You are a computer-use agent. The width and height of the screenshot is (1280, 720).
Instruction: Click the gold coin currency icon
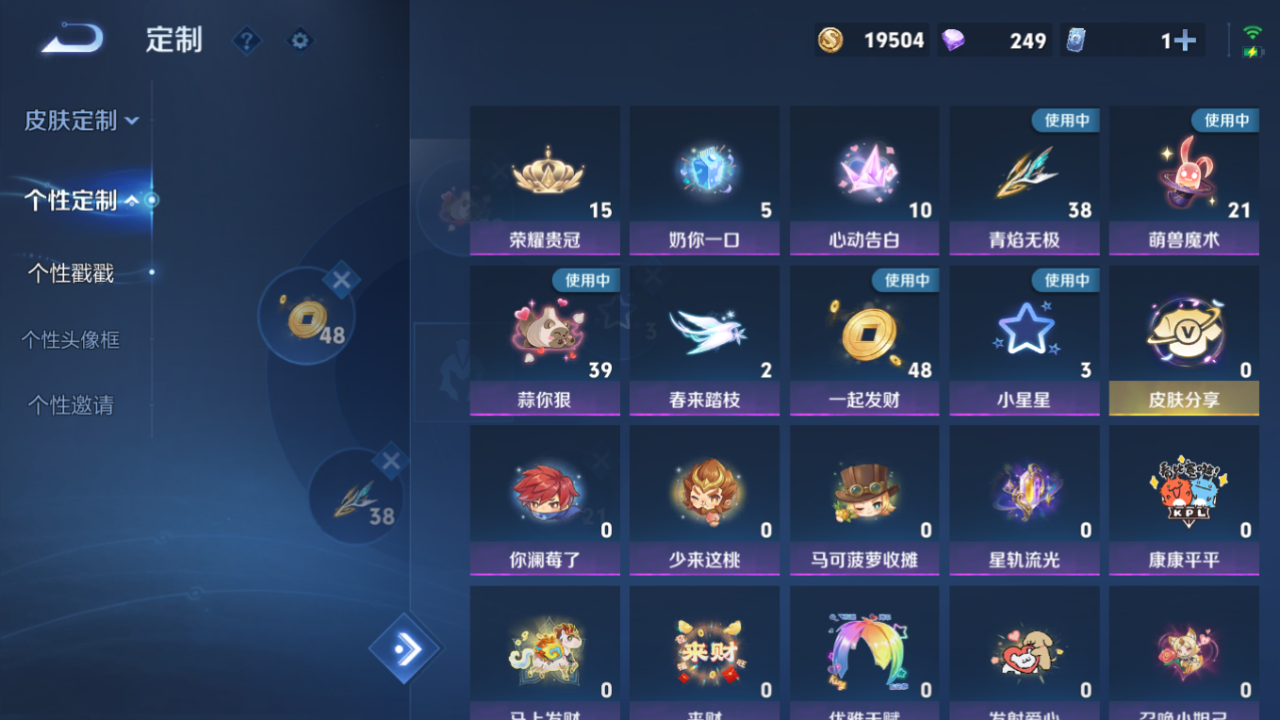coord(830,40)
